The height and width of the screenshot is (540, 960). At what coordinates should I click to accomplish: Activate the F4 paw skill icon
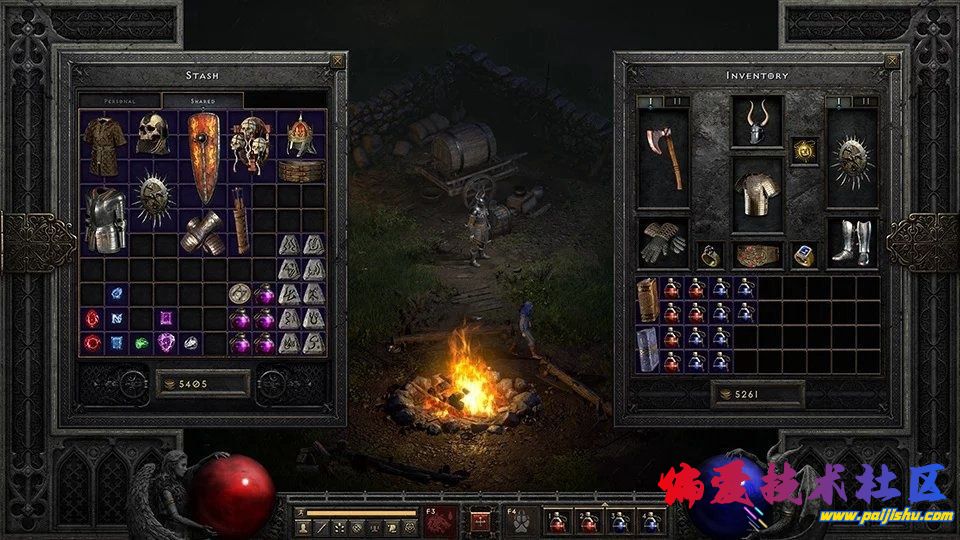point(520,520)
